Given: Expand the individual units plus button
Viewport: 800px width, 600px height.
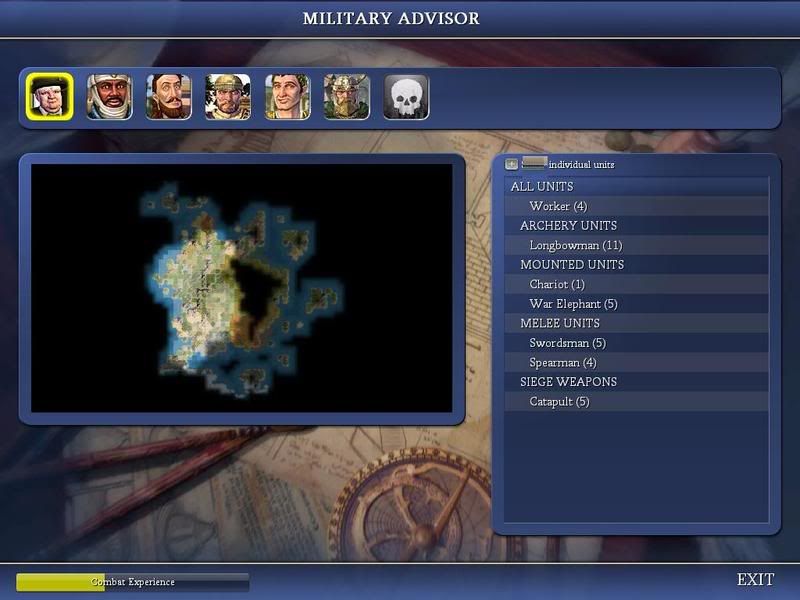Looking at the screenshot, I should tap(512, 164).
